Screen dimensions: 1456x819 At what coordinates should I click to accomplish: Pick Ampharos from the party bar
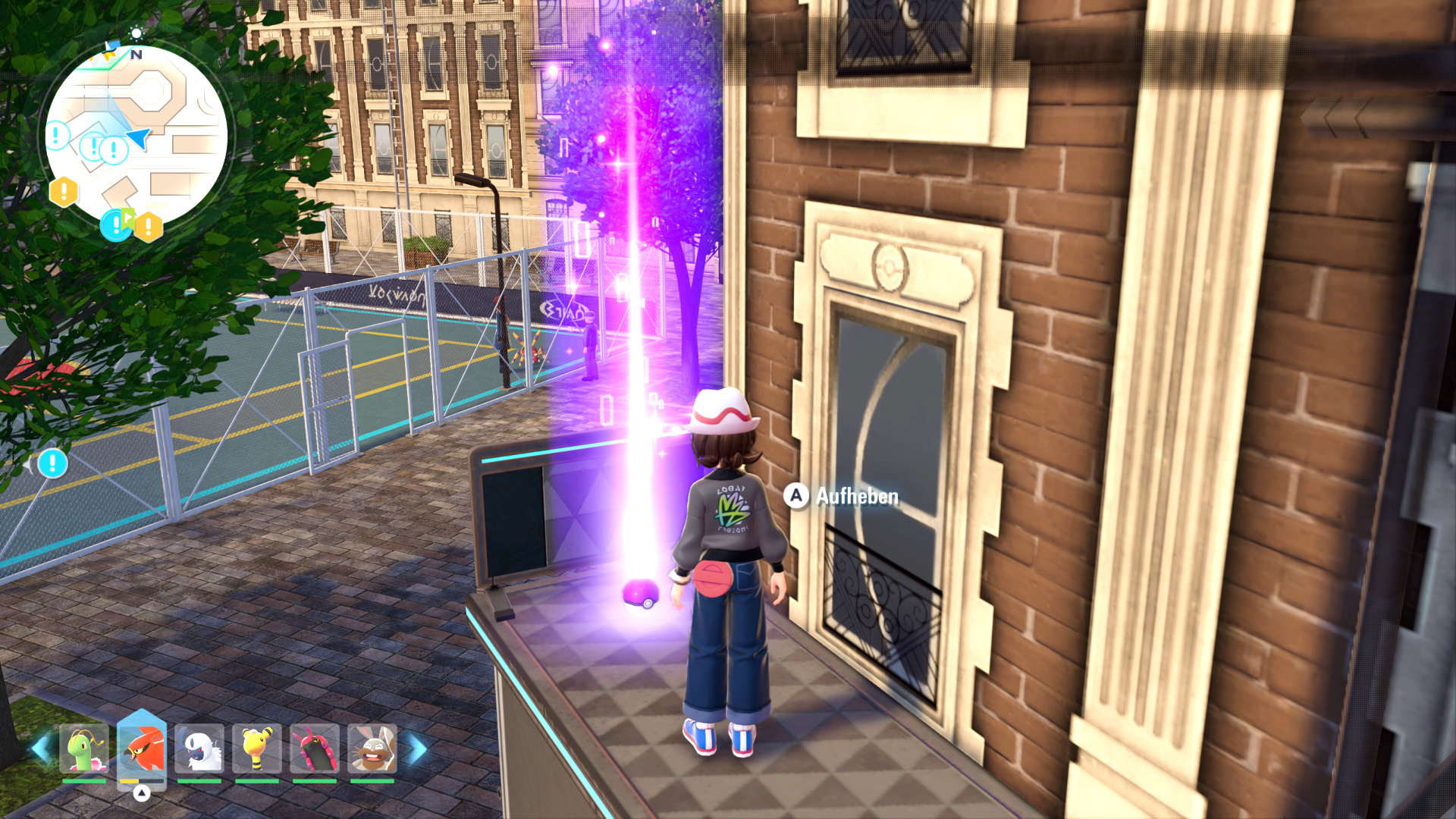257,749
